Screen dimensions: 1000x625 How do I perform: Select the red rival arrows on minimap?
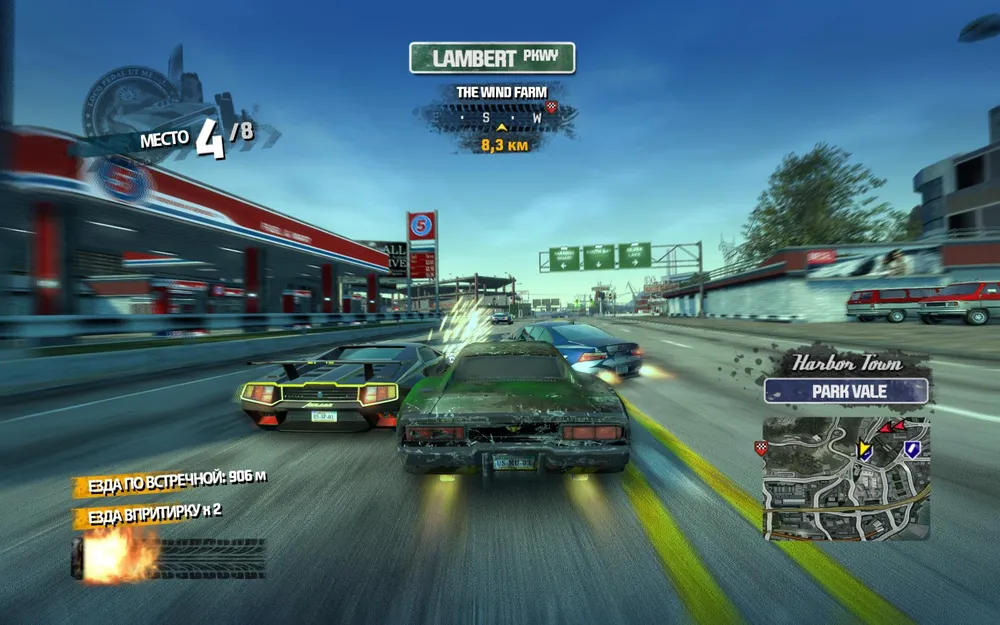891,426
